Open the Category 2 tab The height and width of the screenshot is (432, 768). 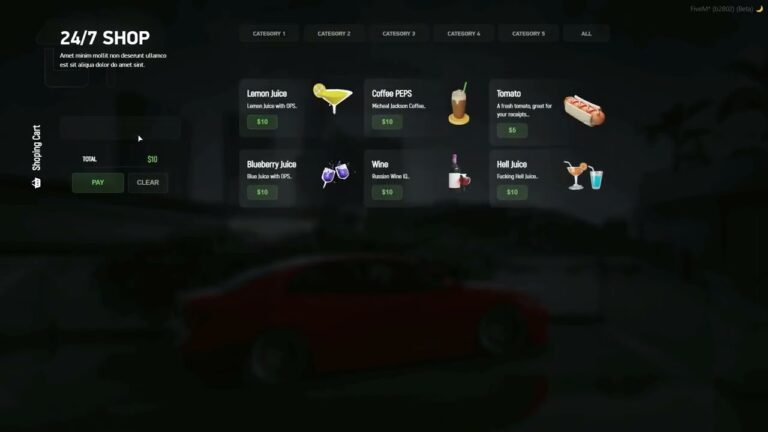coord(334,33)
